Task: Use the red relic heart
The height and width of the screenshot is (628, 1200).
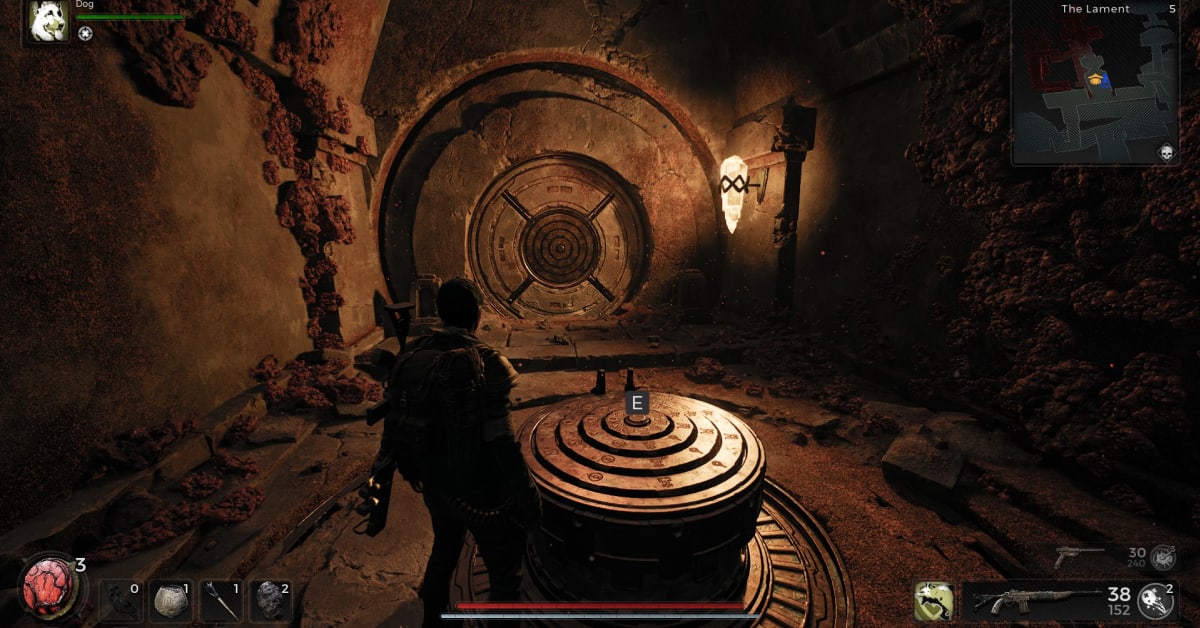Action: (x=46, y=584)
